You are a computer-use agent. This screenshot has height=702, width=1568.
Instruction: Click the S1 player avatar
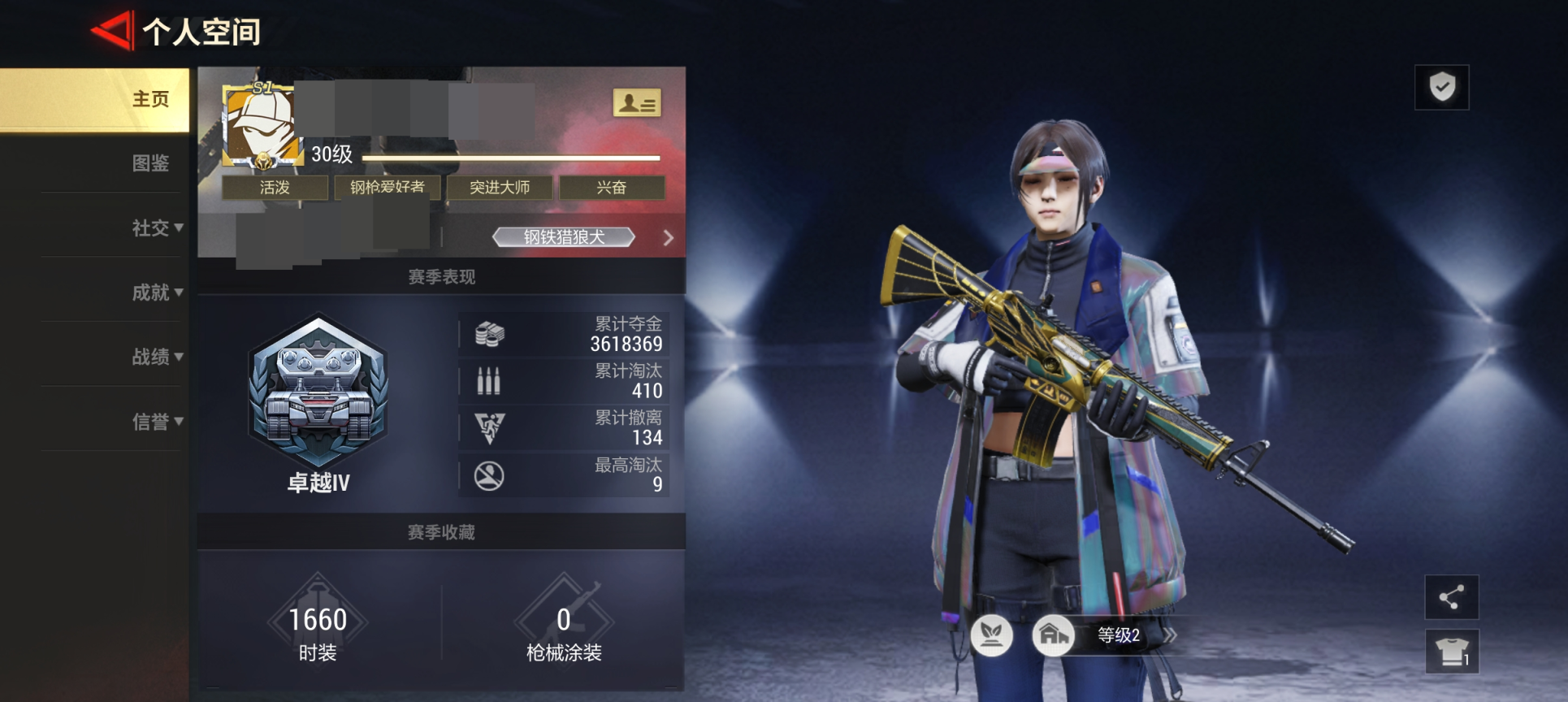coord(258,123)
